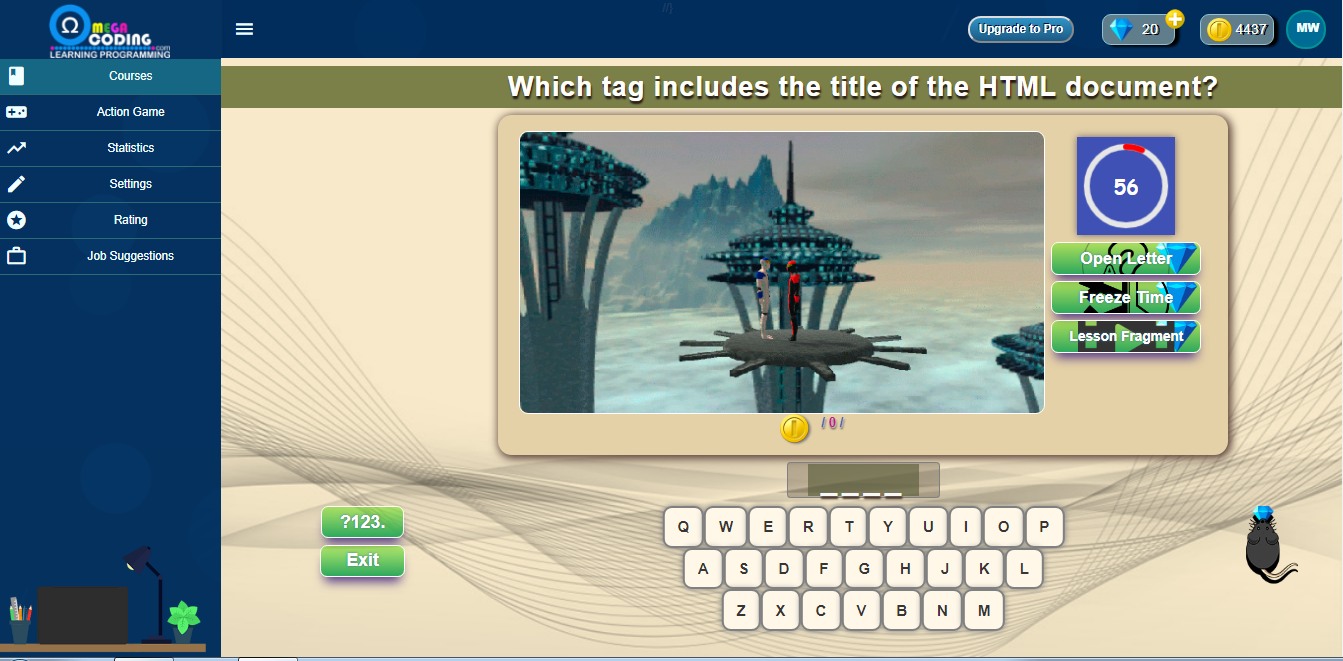Type the letter H on the keyboard

904,569
